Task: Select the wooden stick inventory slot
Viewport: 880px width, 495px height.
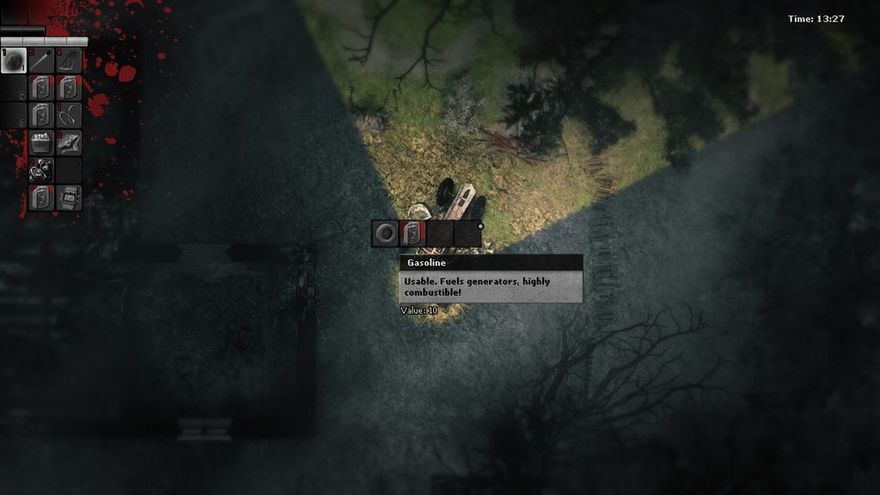Action: click(41, 61)
